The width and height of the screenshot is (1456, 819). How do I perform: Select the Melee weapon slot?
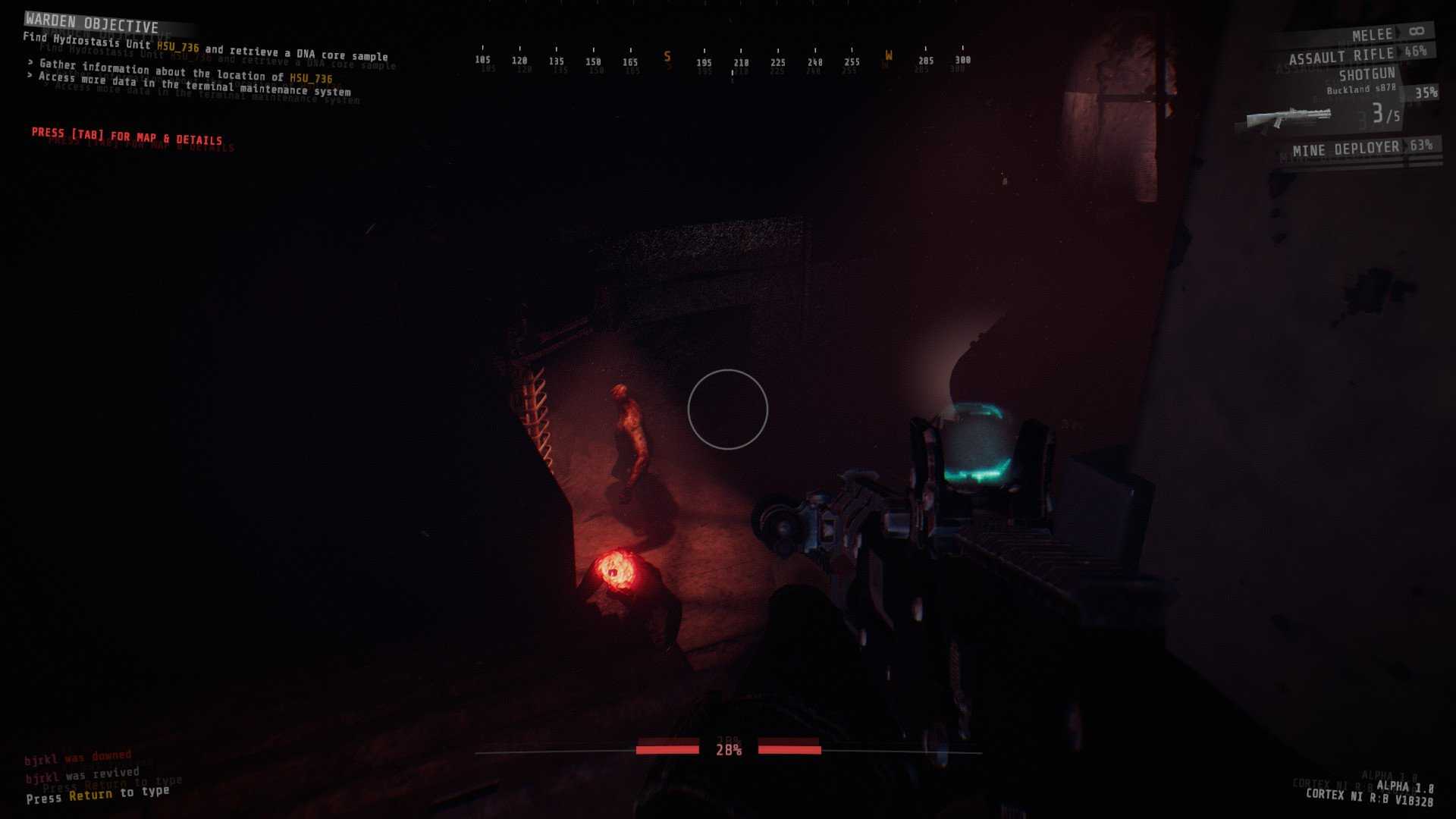point(1373,35)
